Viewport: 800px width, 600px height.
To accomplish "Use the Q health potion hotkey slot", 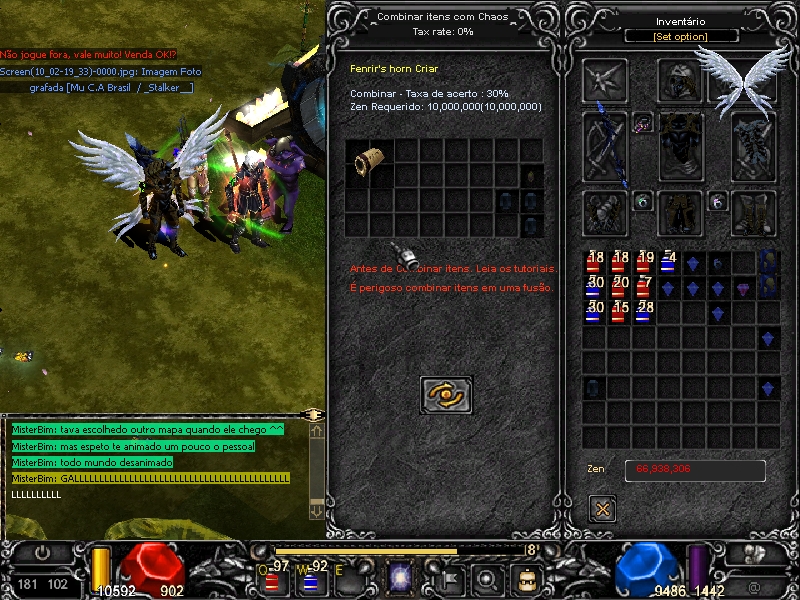I will pyautogui.click(x=273, y=578).
